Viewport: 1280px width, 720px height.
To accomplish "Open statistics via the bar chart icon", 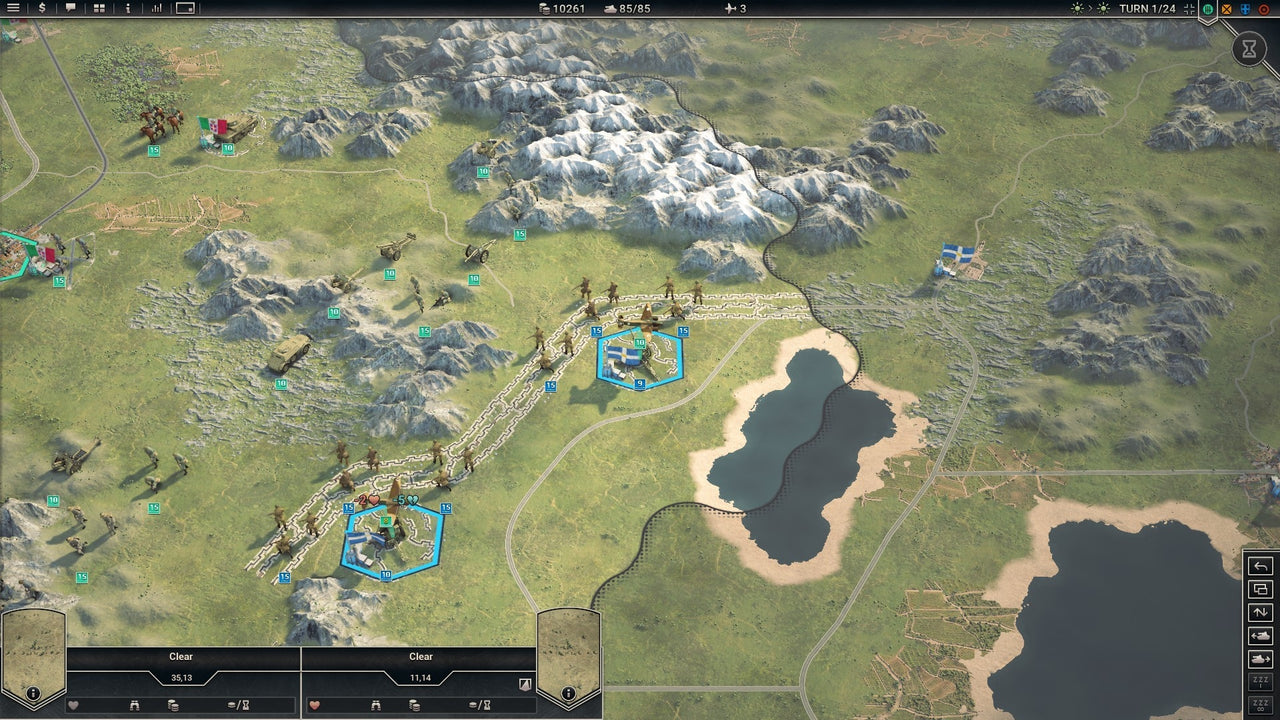I will (x=157, y=9).
